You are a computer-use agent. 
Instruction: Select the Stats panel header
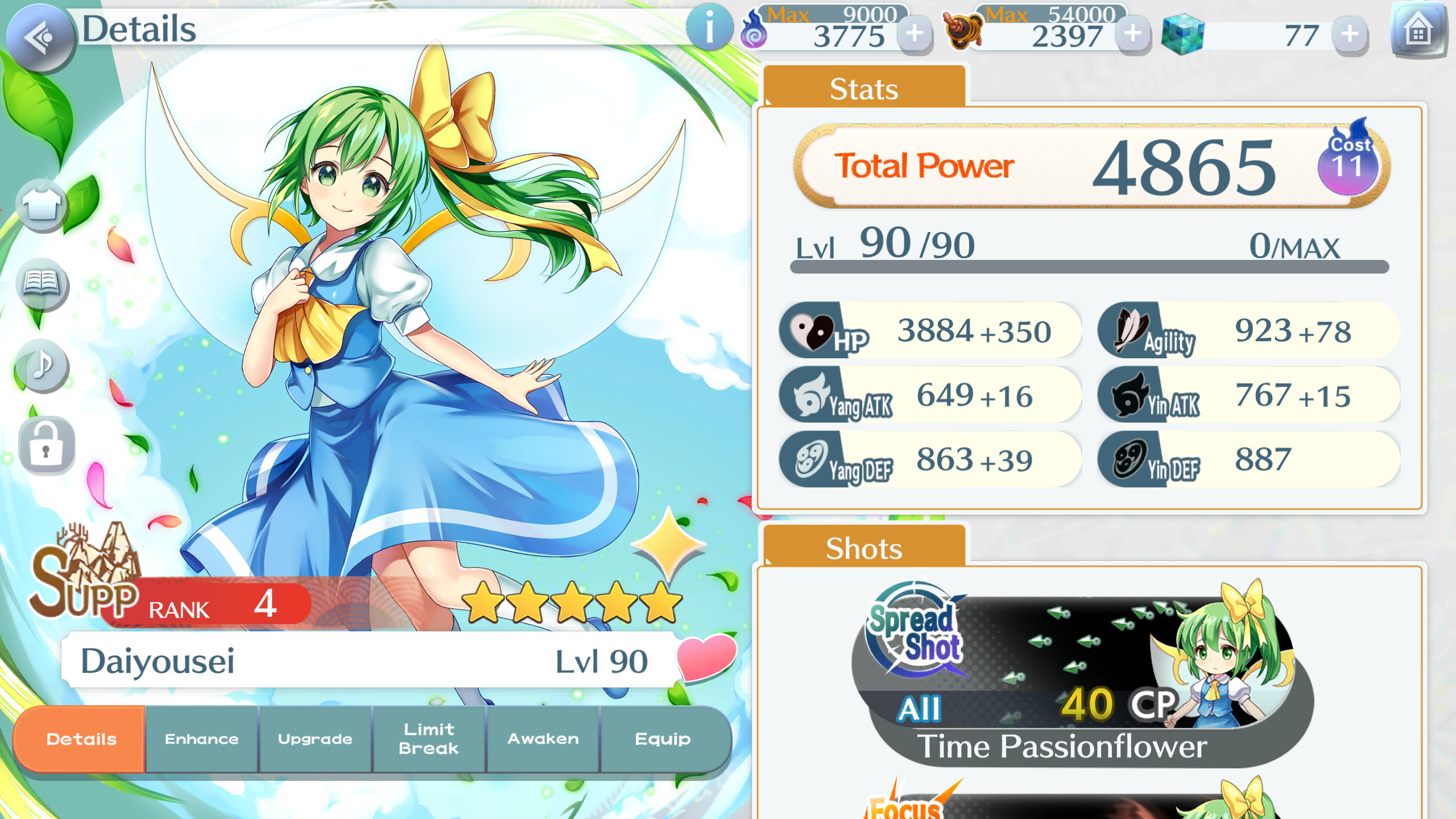click(x=863, y=88)
